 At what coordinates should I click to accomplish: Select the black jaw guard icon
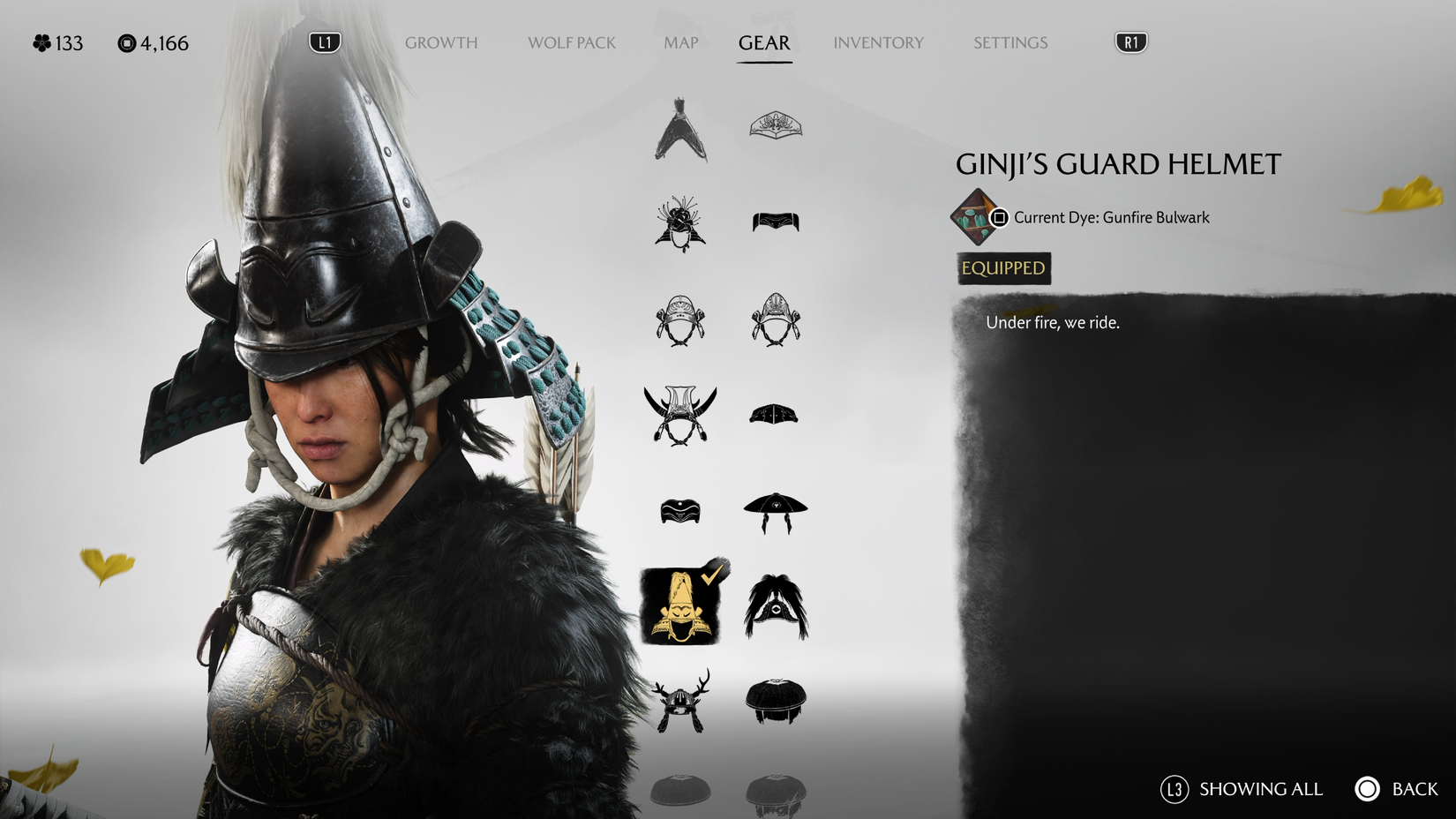(774, 415)
